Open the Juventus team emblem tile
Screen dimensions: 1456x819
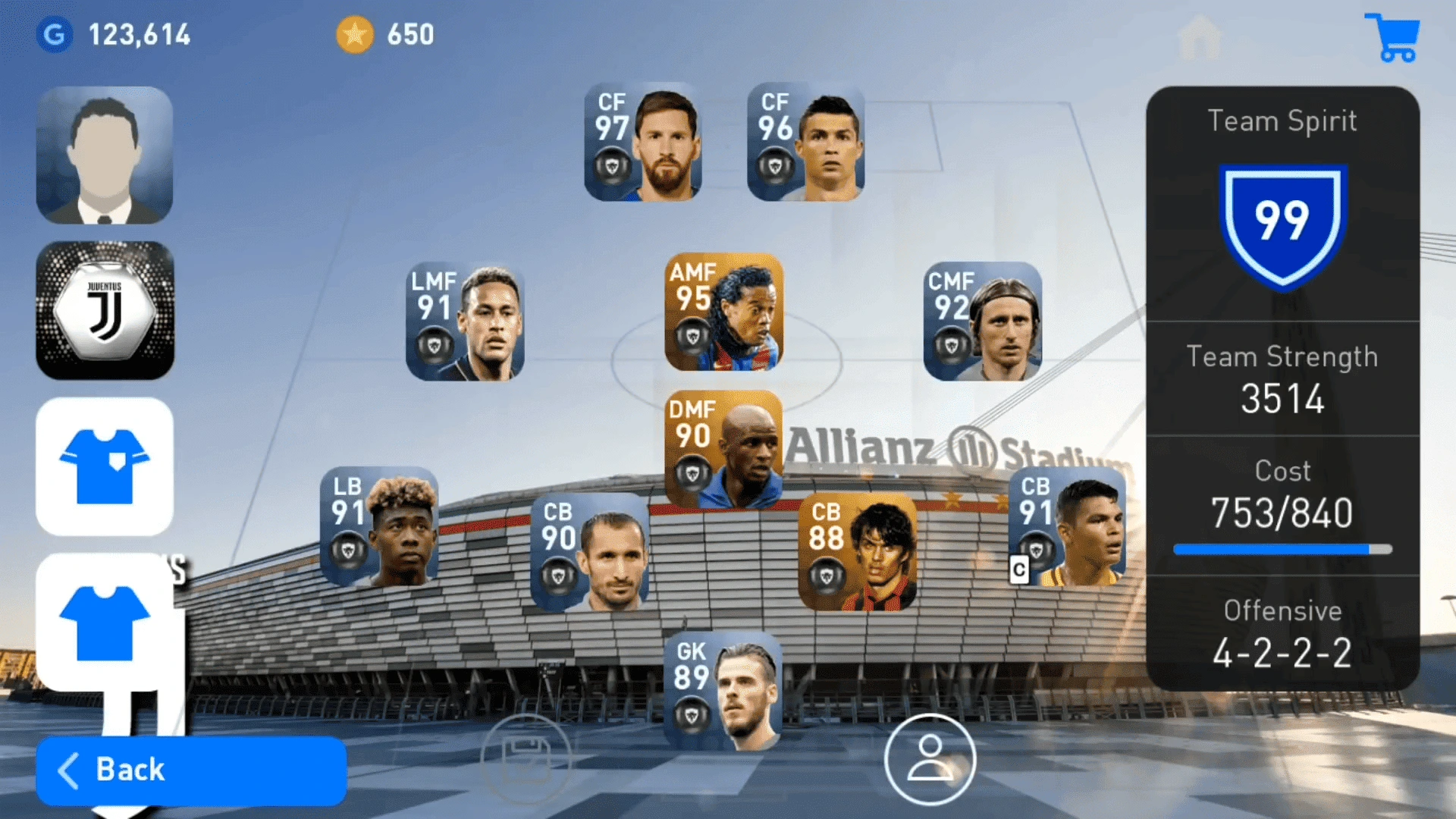point(105,310)
